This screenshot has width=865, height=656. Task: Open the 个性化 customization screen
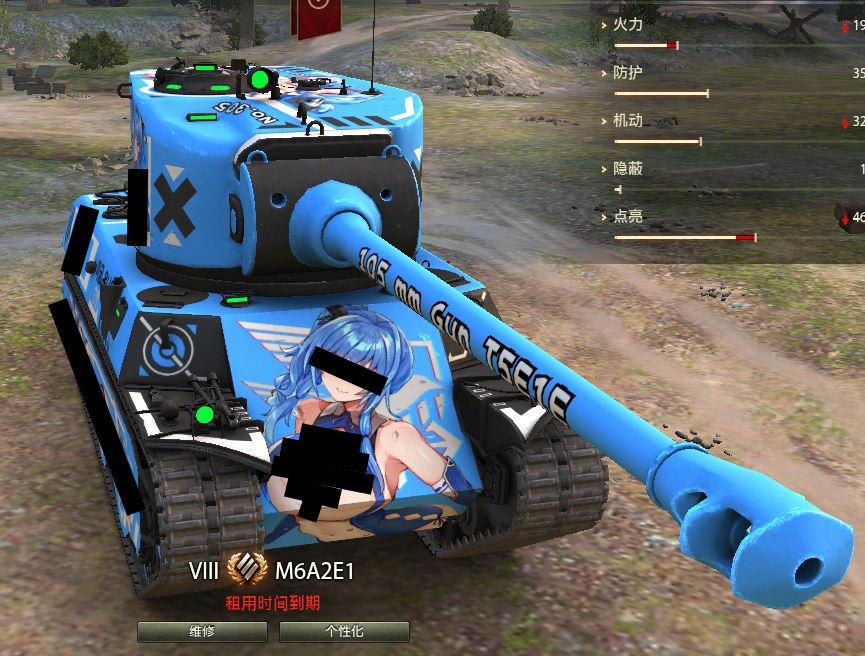coord(344,632)
